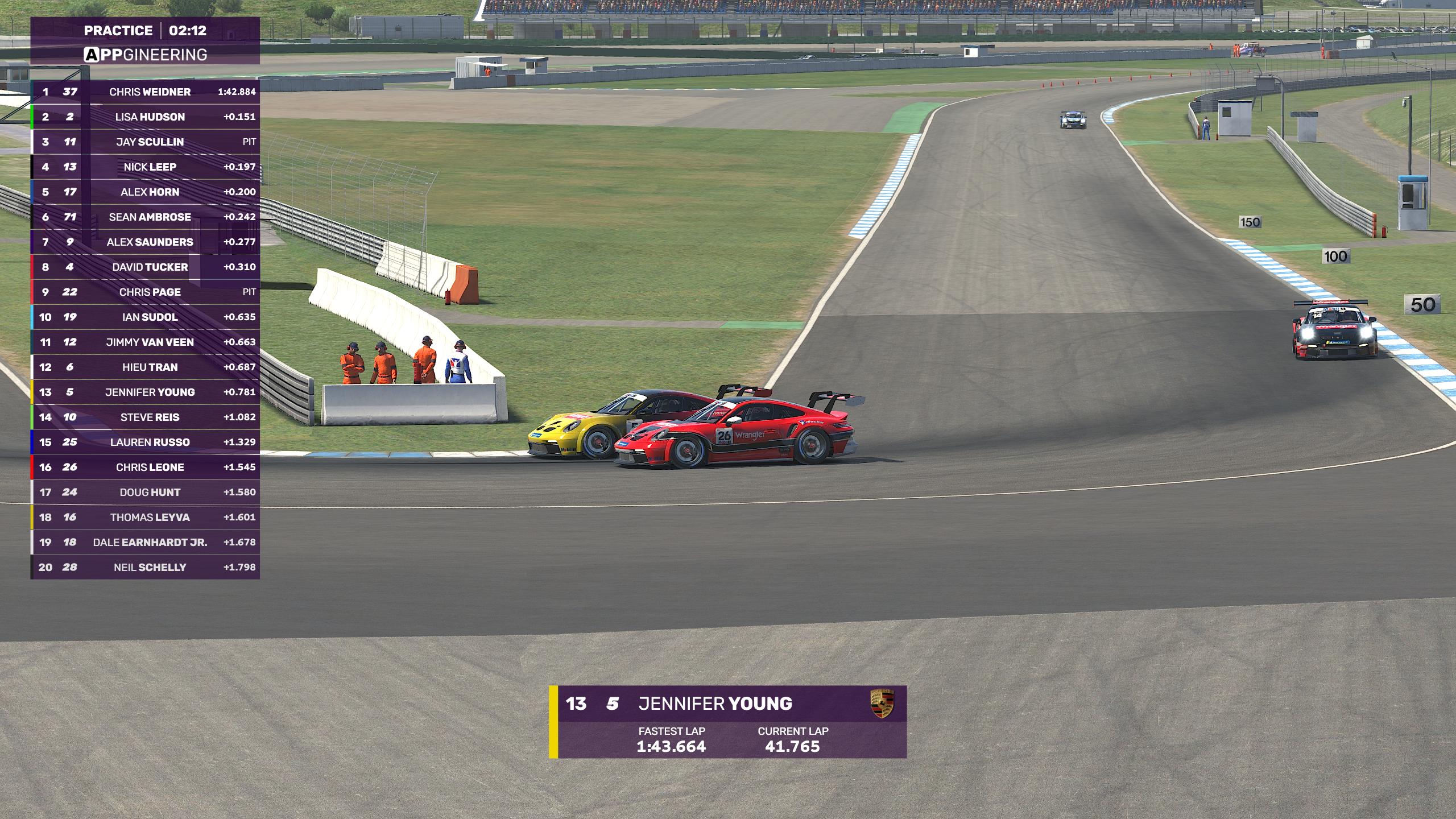1456x819 pixels.
Task: Click Neil Schelly's standings entry
Action: [x=150, y=567]
